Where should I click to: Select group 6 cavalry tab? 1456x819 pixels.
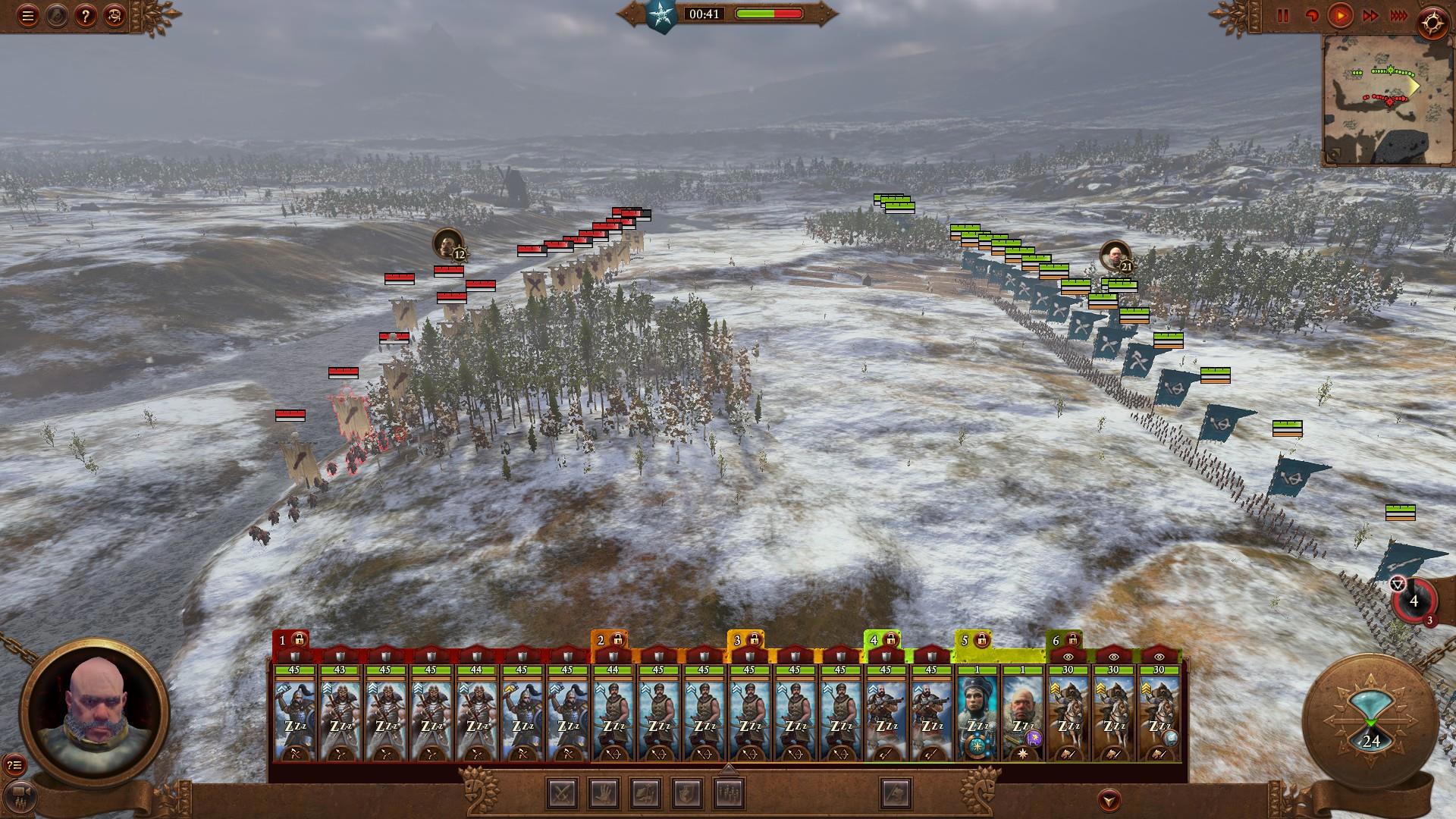click(x=1064, y=641)
